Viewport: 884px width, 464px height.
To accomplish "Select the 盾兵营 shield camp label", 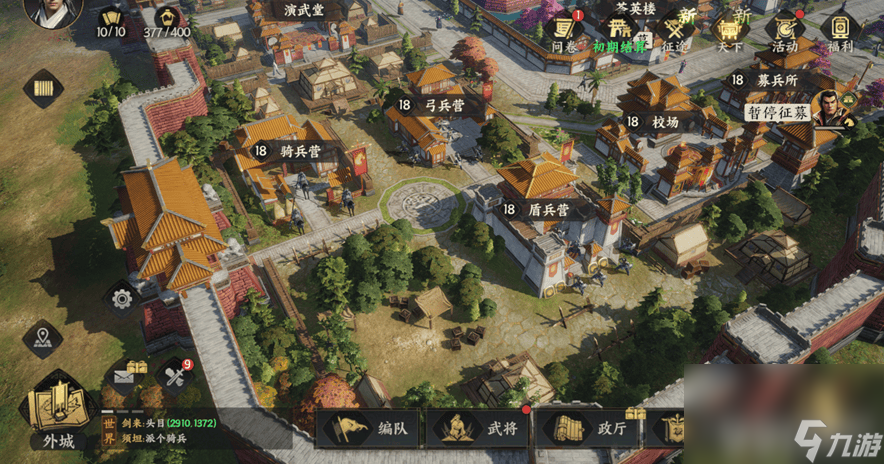I will (x=538, y=210).
